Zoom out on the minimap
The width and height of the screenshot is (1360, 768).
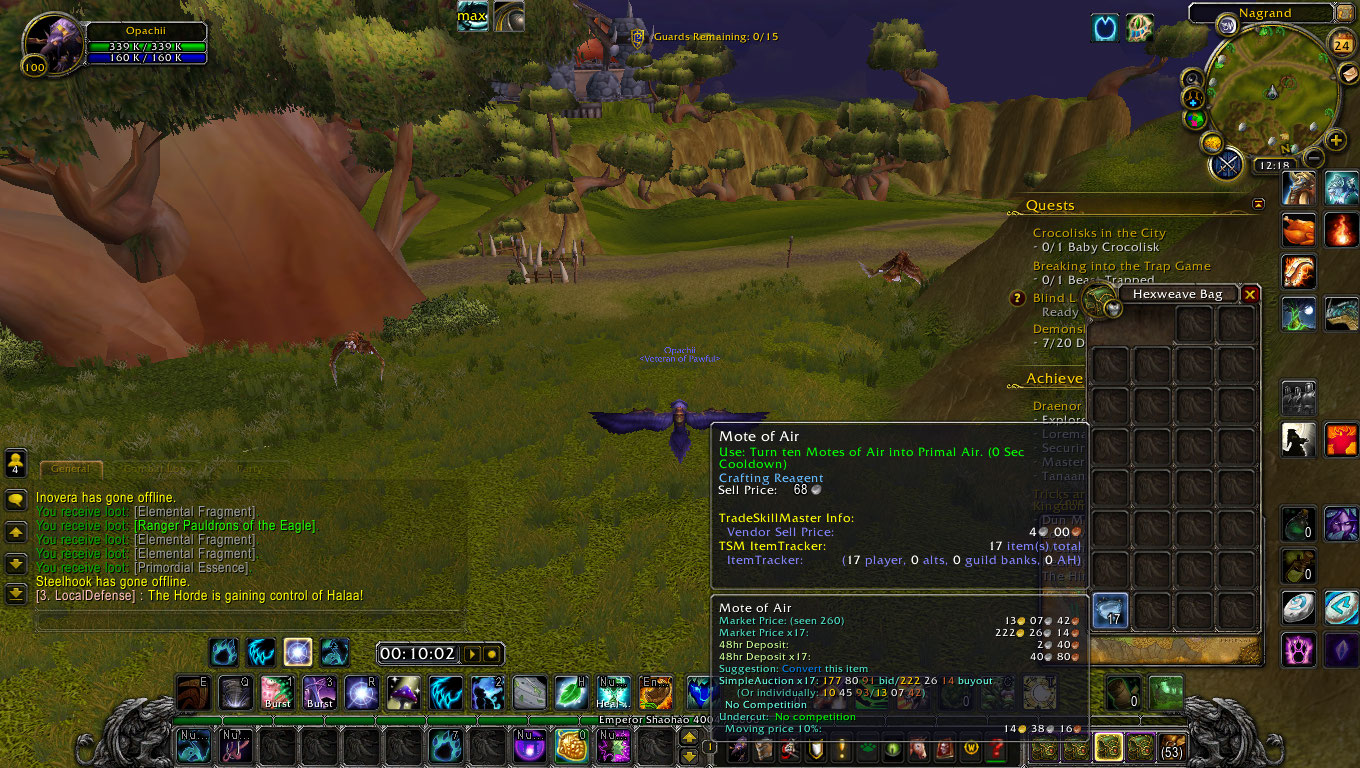coord(1314,158)
